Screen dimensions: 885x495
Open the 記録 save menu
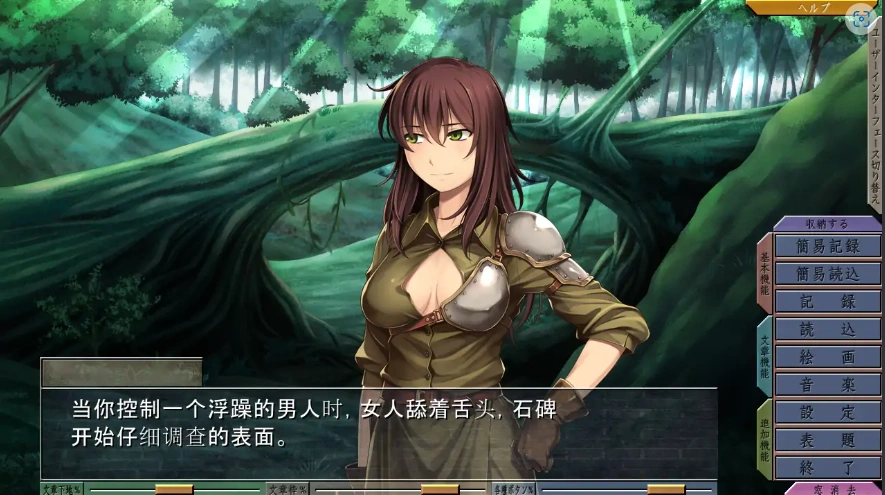point(827,302)
